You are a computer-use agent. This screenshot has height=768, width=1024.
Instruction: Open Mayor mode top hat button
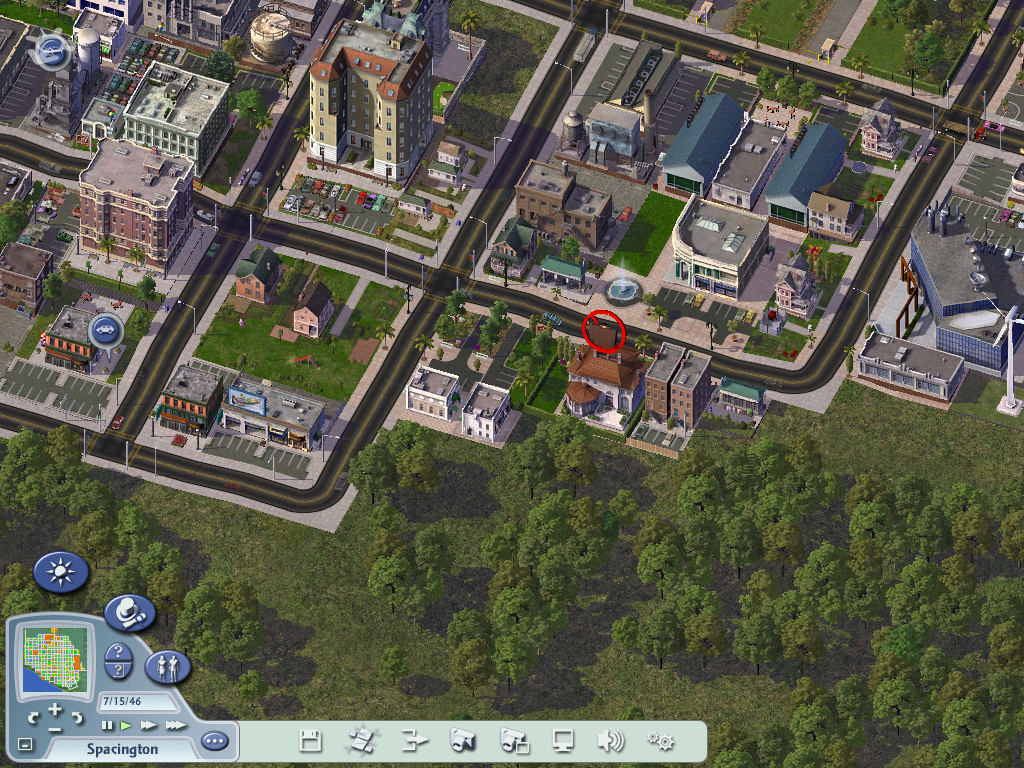pos(130,612)
